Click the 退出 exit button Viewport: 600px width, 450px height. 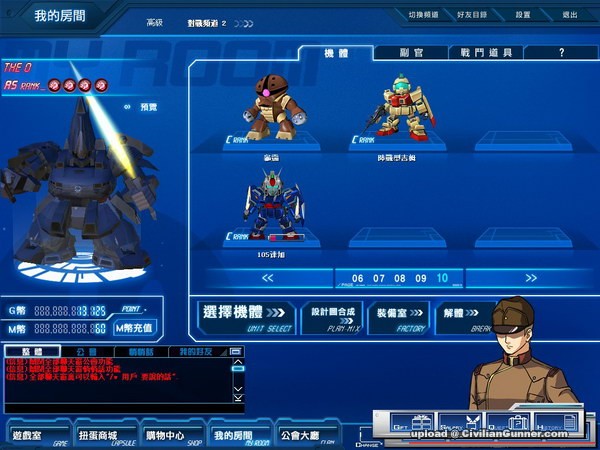coord(569,15)
